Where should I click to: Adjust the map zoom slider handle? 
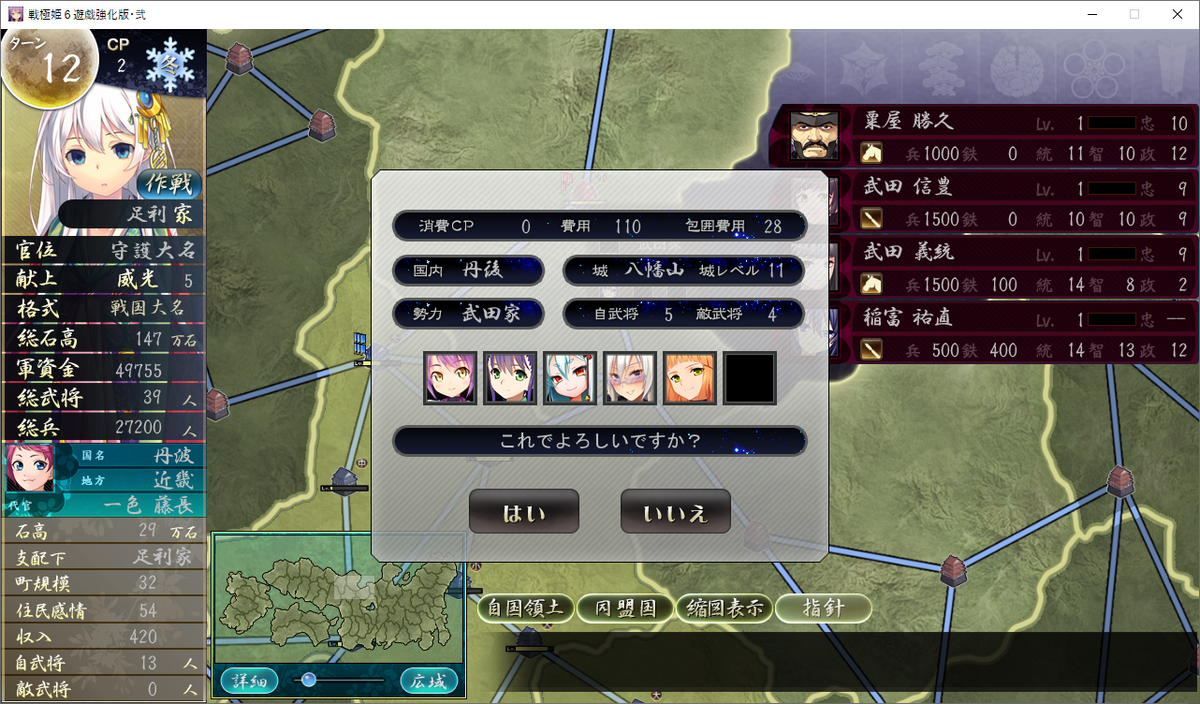point(309,680)
